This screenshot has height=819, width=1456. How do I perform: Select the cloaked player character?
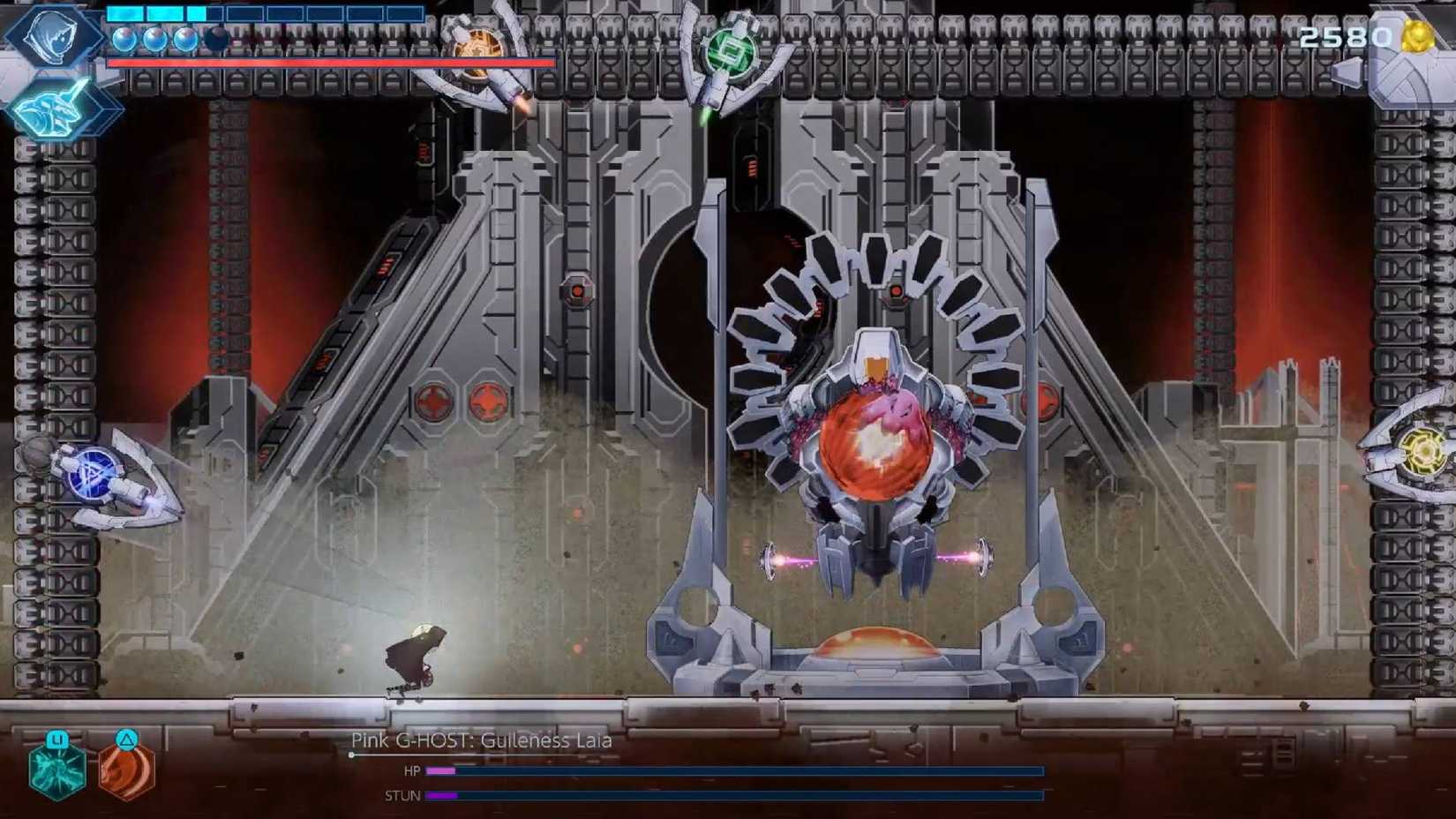coord(415,657)
